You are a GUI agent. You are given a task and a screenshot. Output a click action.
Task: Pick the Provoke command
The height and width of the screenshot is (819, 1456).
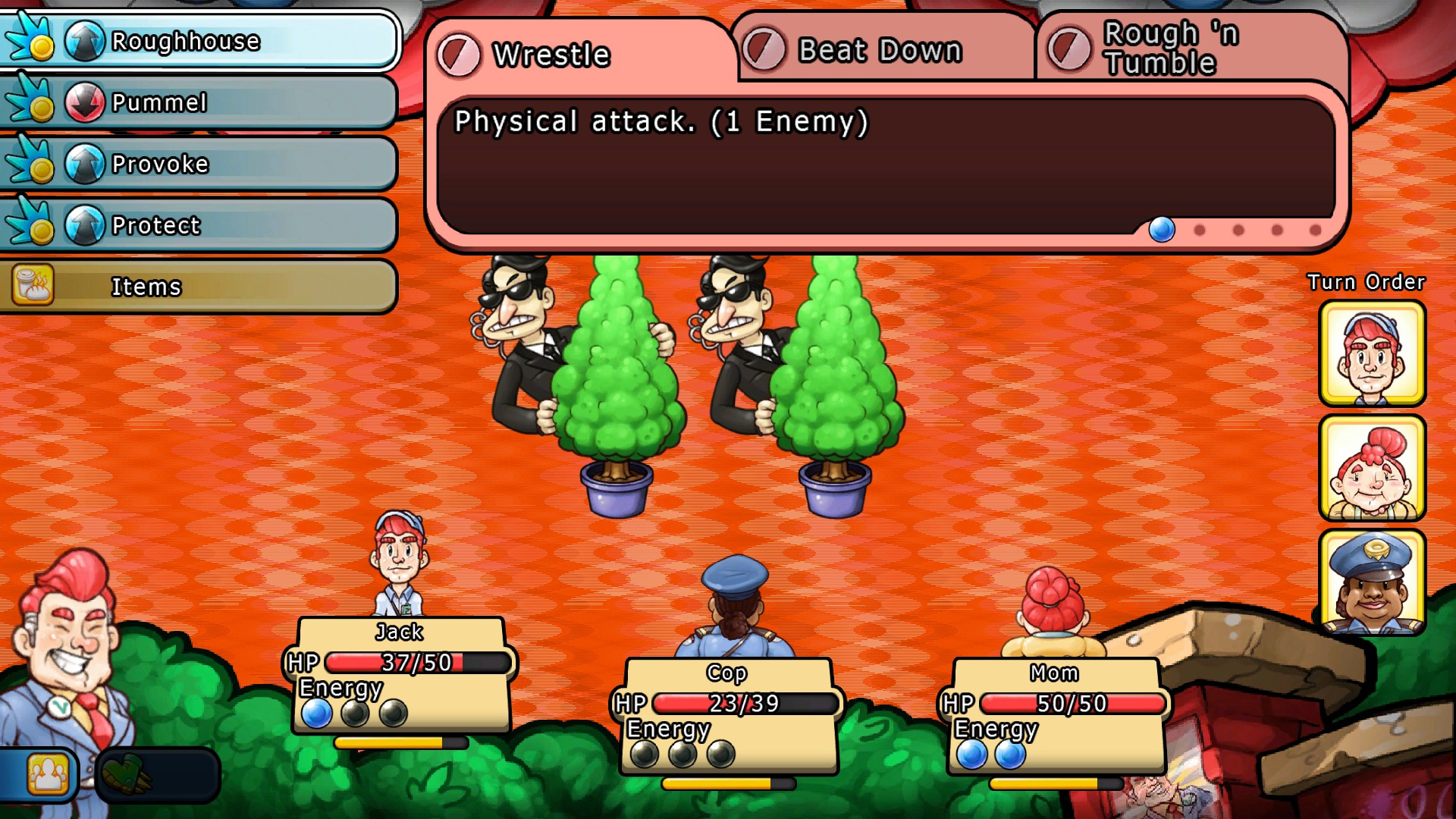(x=199, y=164)
